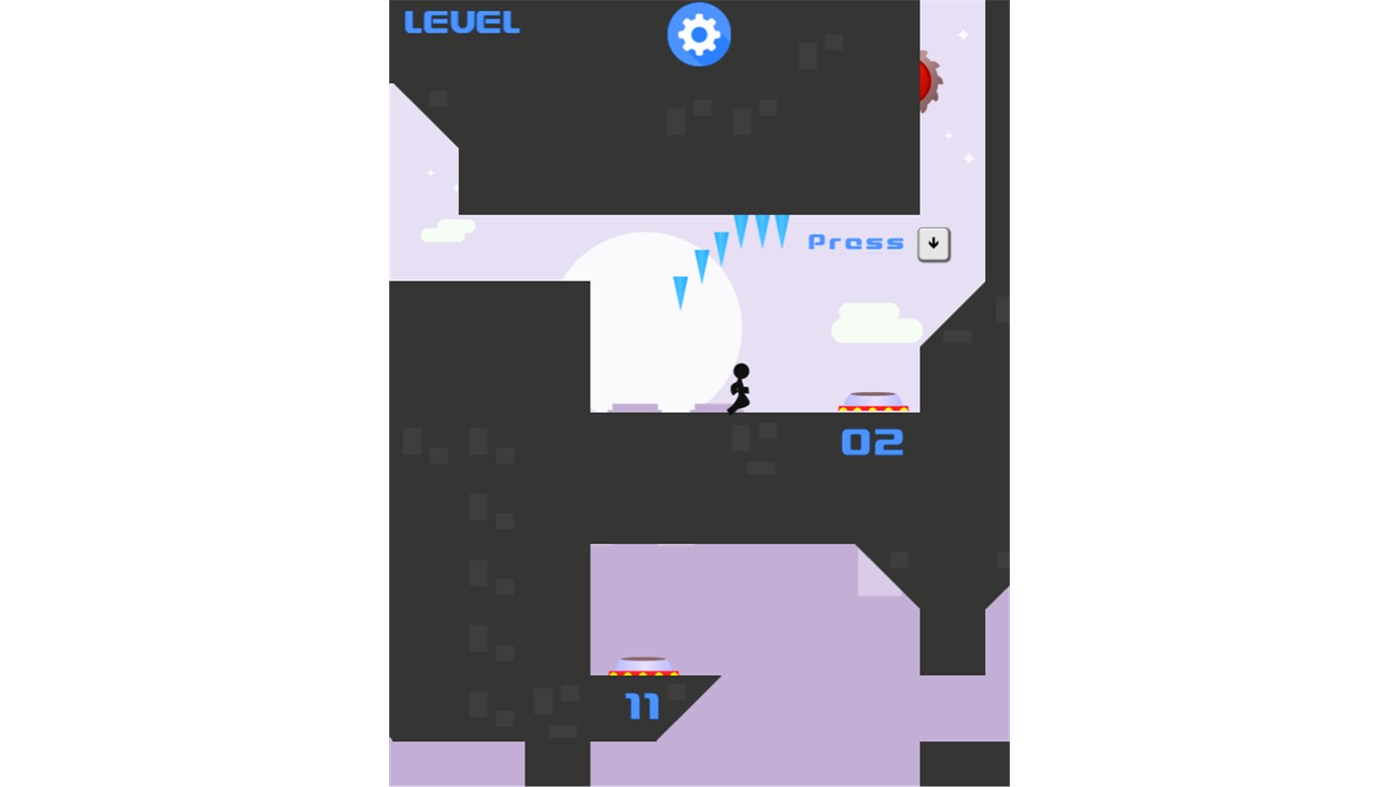Click the LEVEL heading text
This screenshot has height=787, width=1399.
462,22
